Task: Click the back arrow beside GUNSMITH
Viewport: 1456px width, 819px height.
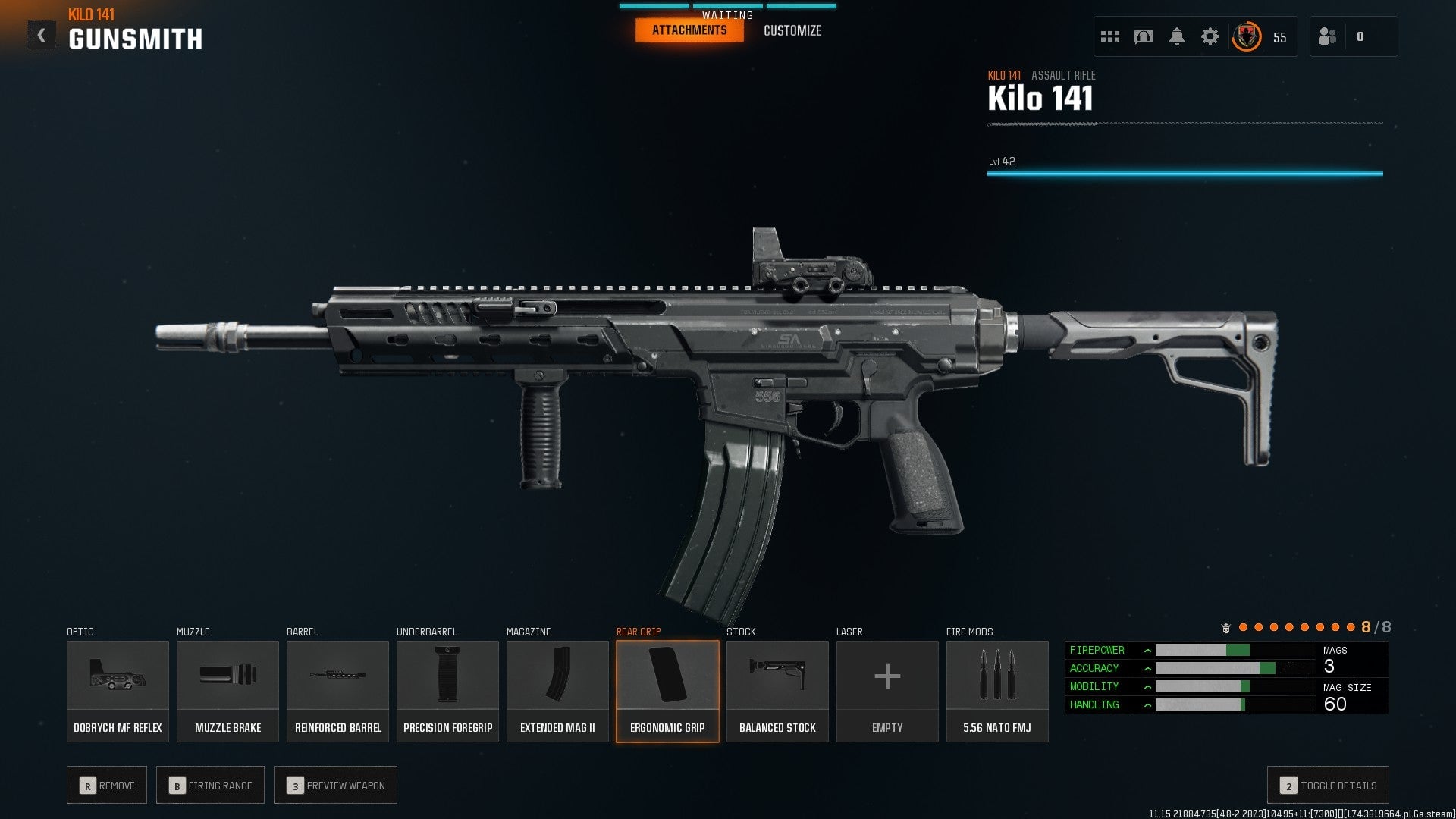Action: click(42, 33)
